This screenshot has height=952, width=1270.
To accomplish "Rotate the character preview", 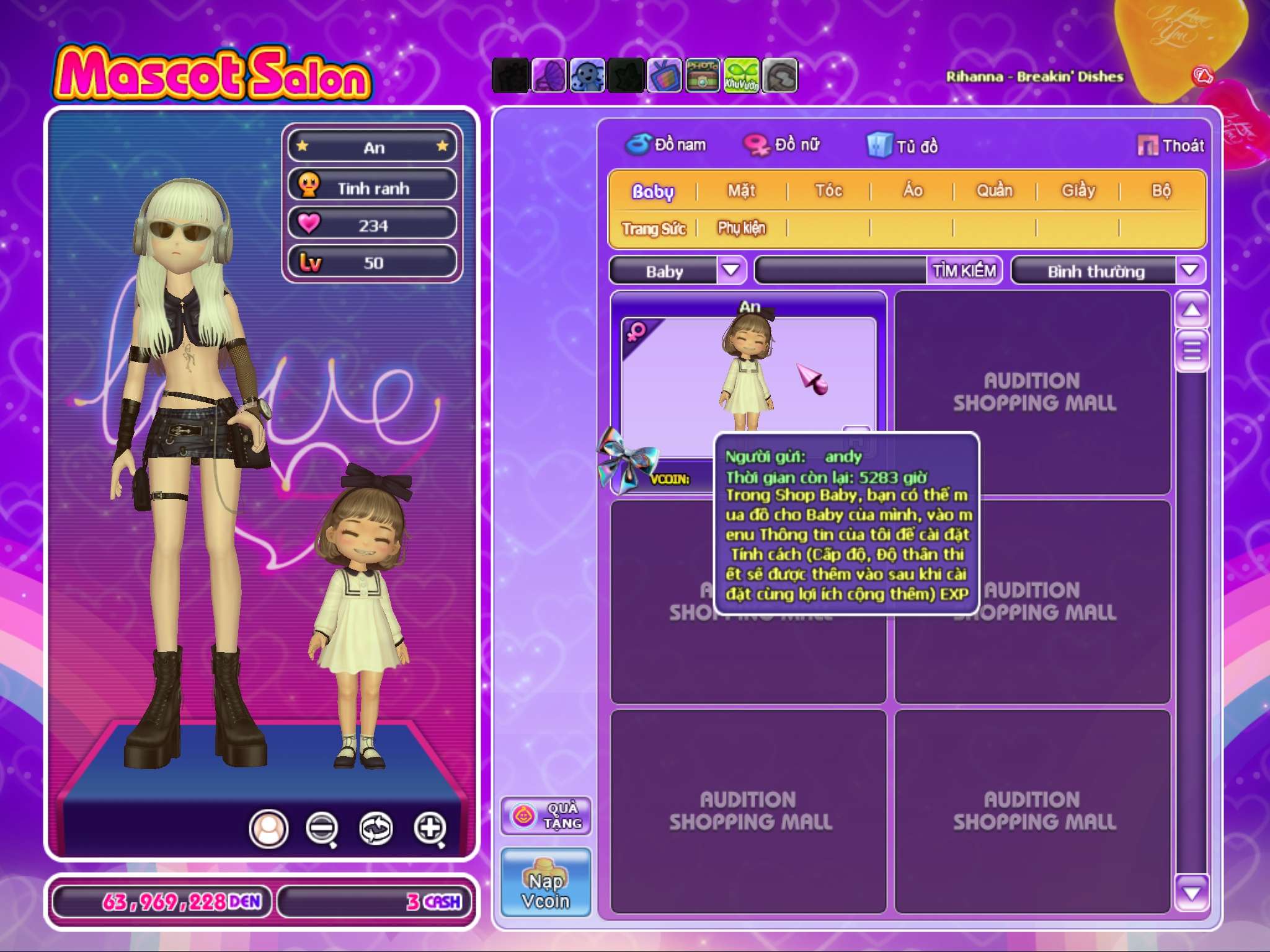I will point(376,828).
